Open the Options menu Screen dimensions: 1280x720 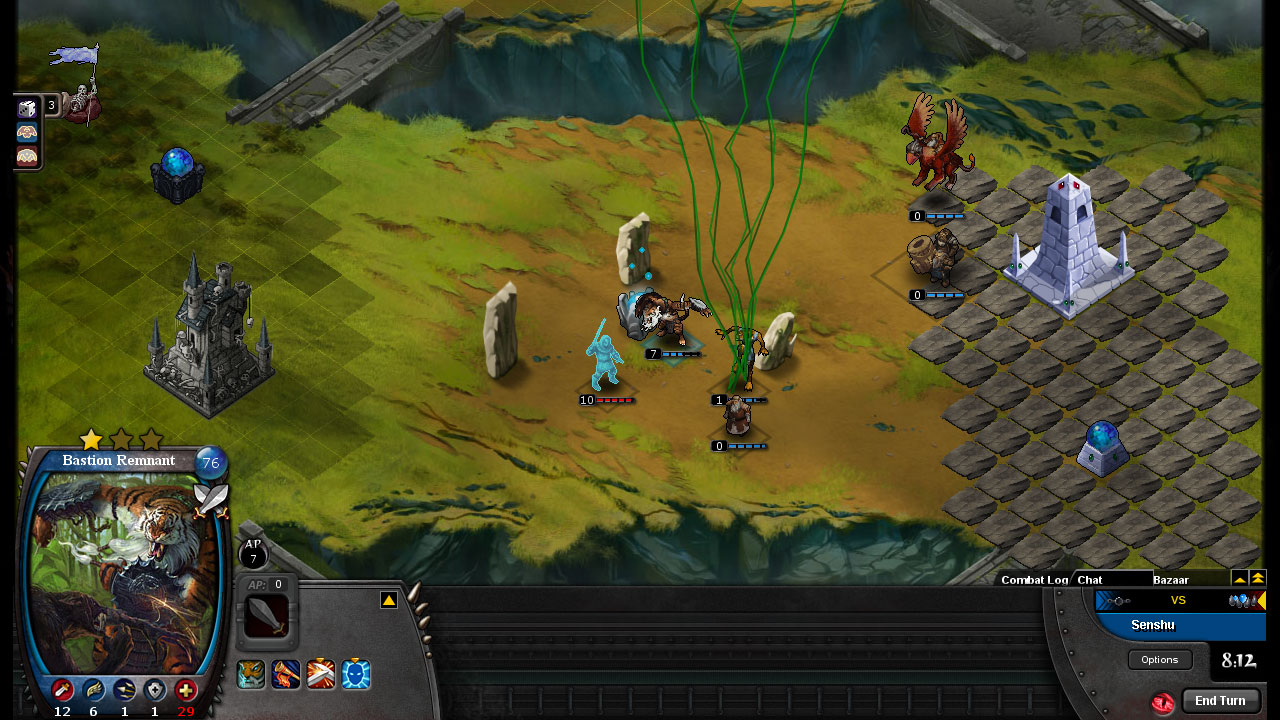click(x=1159, y=659)
